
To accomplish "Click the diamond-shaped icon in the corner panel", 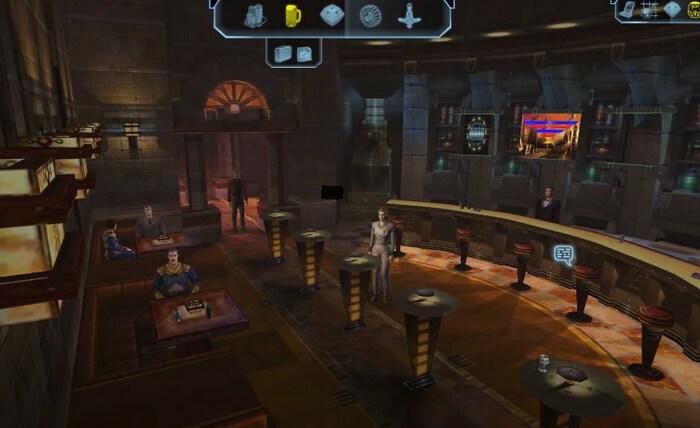I will (672, 9).
